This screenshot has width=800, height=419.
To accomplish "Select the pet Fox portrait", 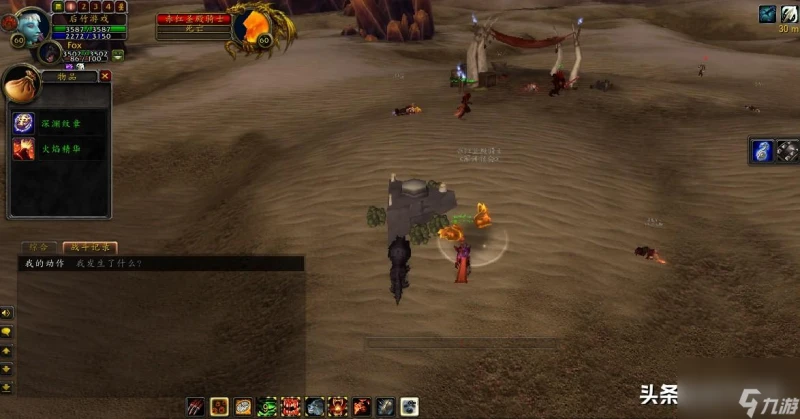I will point(50,52).
